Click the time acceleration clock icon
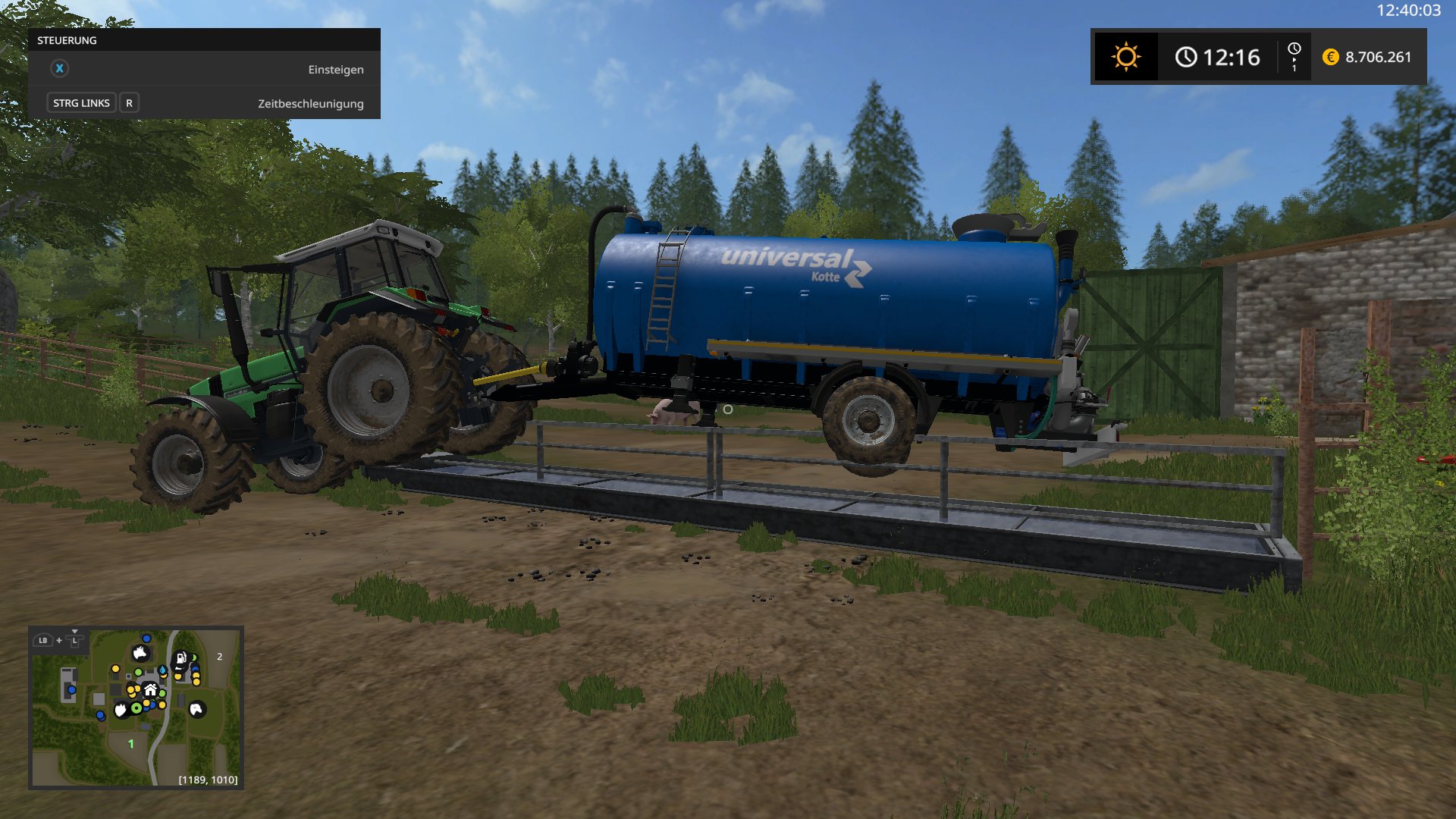Viewport: 1456px width, 819px height. 1294,56
